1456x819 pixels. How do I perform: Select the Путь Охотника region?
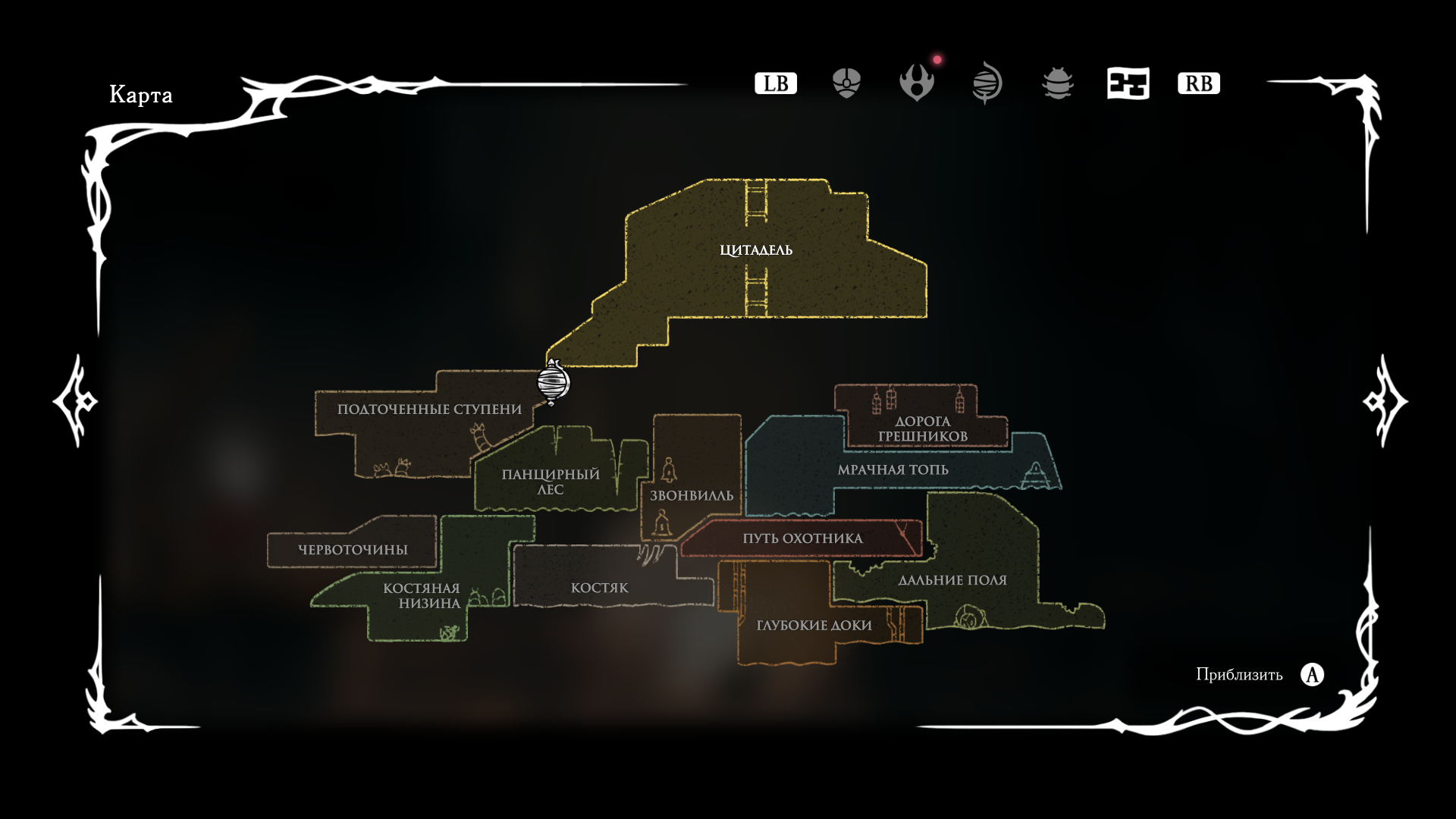[x=802, y=538]
